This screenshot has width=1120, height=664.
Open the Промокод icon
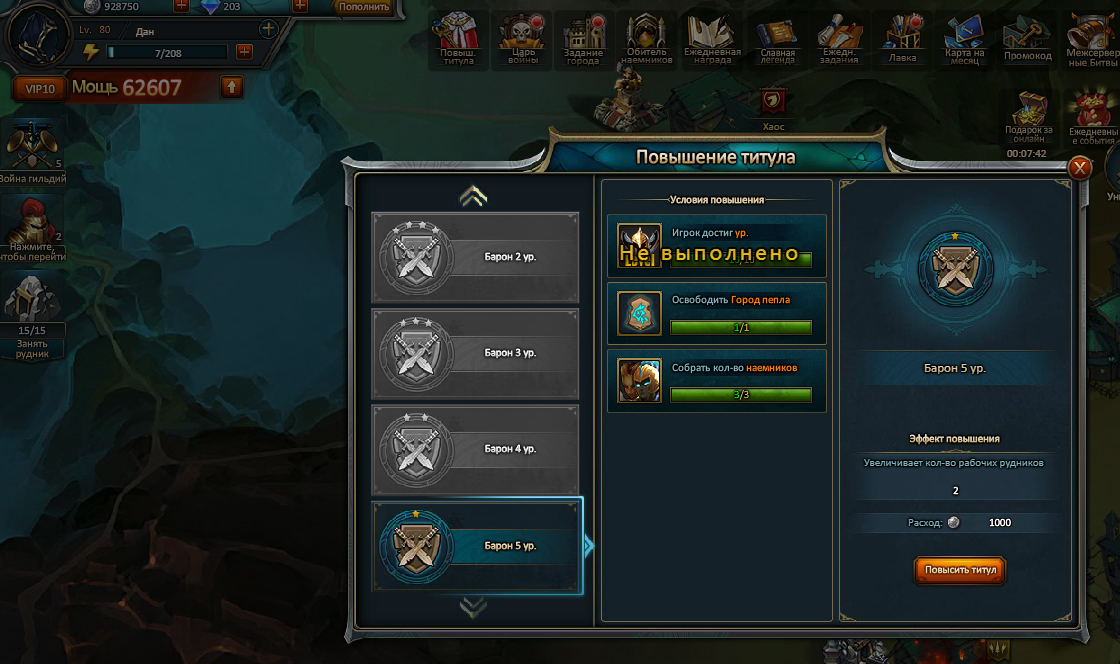pos(1027,39)
